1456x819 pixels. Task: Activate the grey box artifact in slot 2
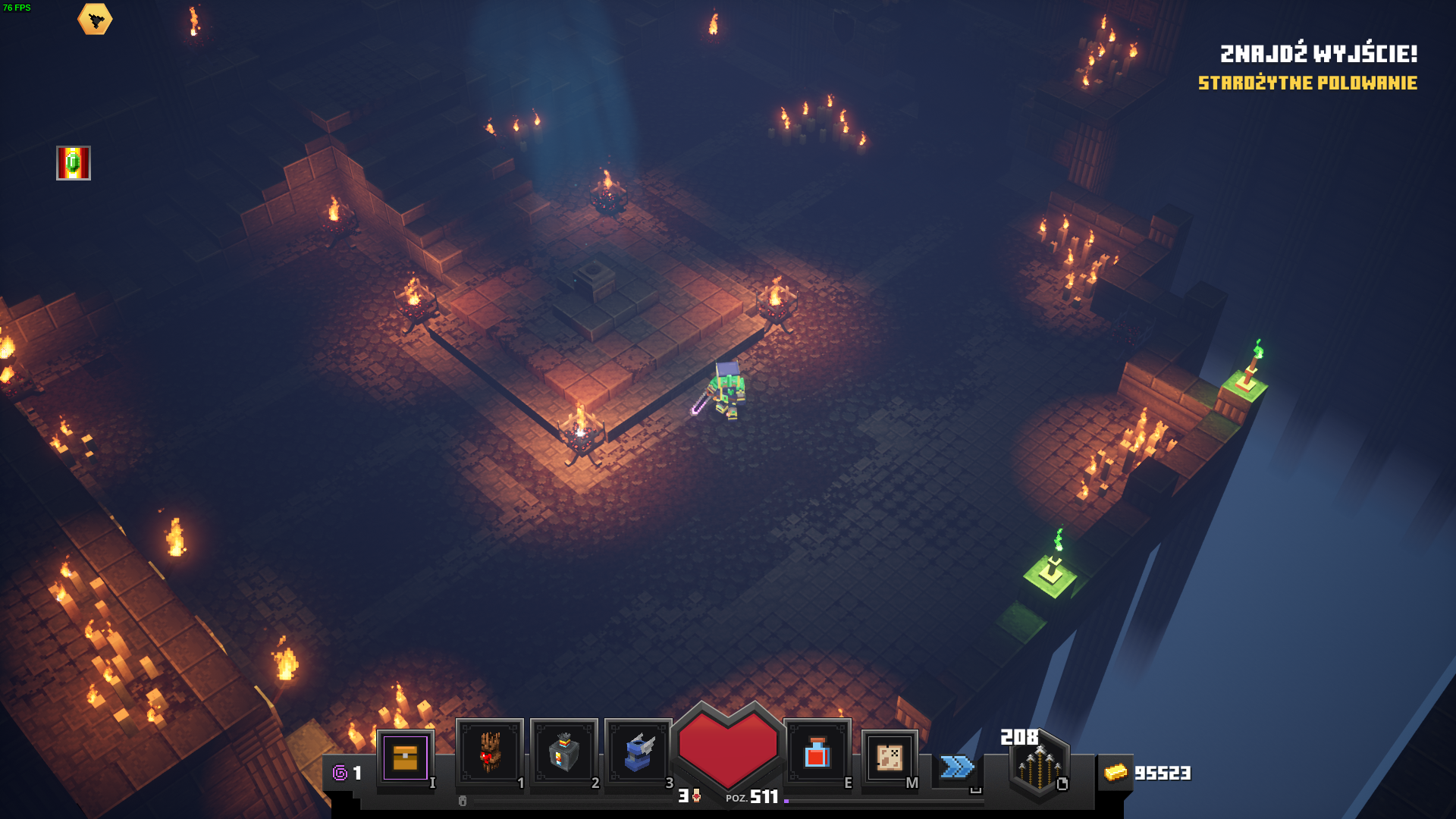pos(563,752)
